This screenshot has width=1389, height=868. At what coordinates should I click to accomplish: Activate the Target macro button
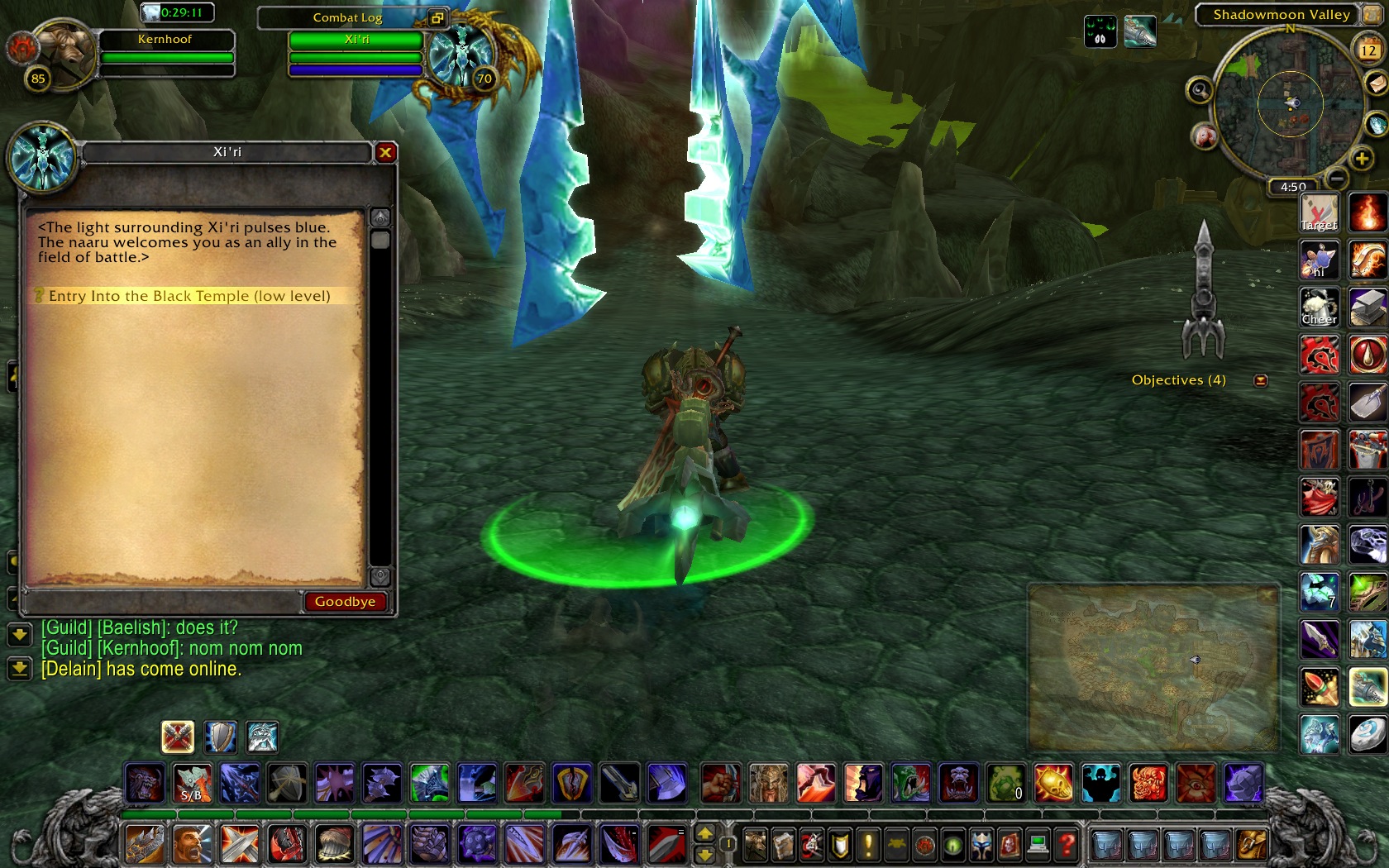click(1319, 214)
